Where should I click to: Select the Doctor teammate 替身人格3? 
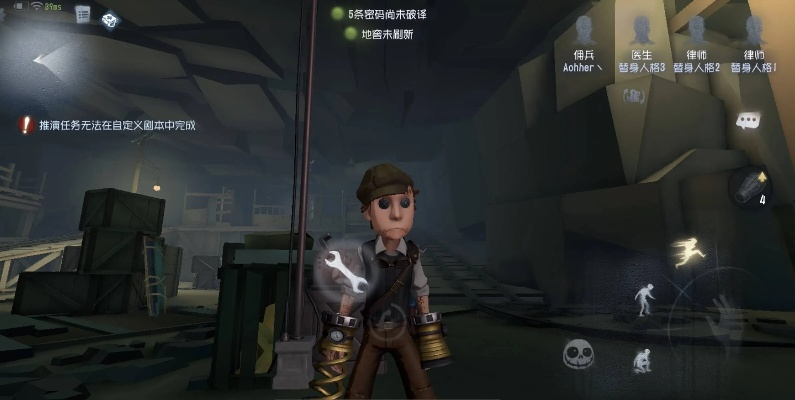point(641,44)
